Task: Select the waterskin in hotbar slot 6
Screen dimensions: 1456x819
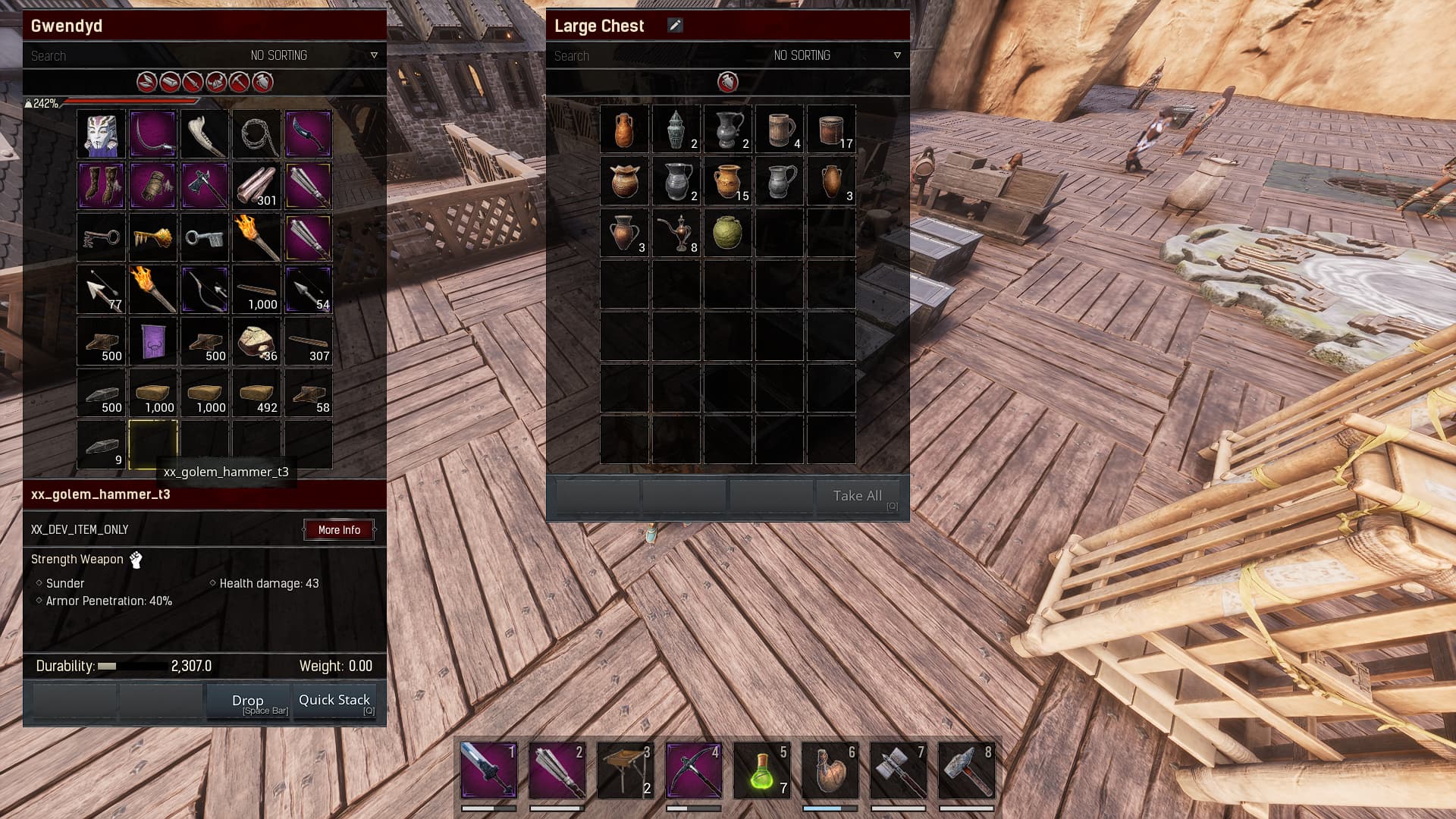Action: [x=830, y=770]
